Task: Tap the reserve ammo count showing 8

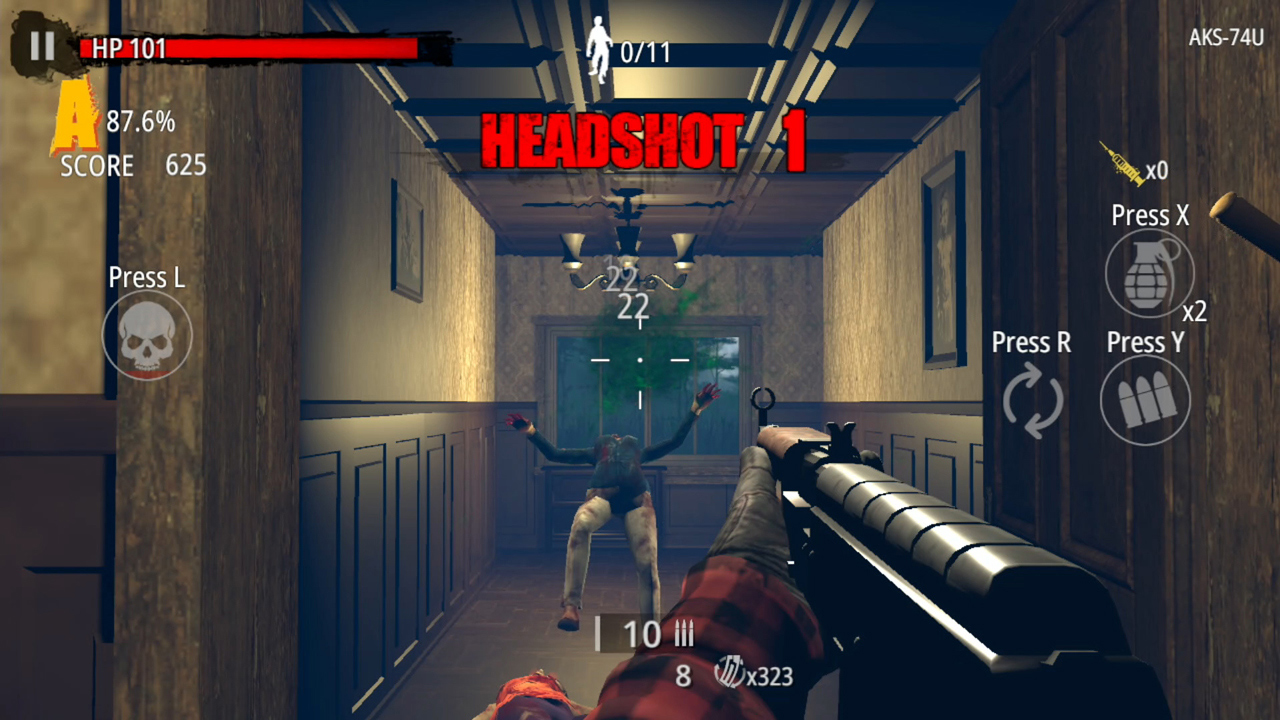Action: [682, 677]
